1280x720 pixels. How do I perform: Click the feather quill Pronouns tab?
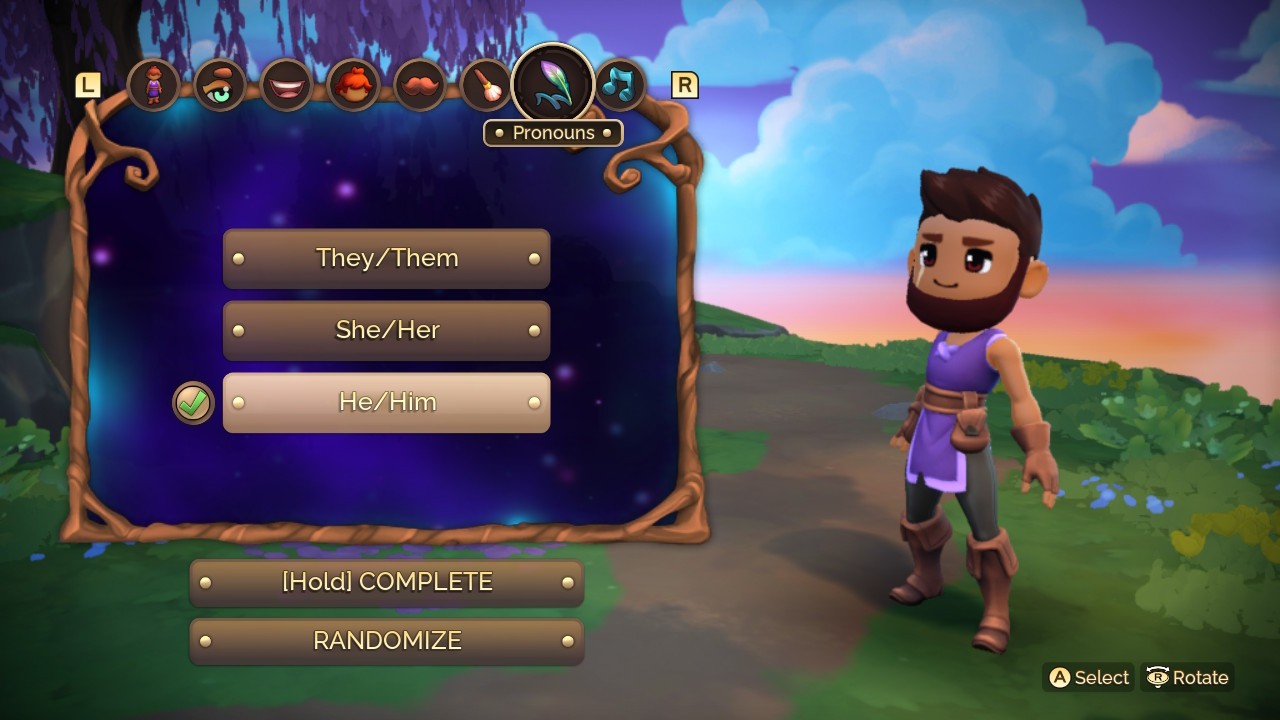[x=553, y=85]
